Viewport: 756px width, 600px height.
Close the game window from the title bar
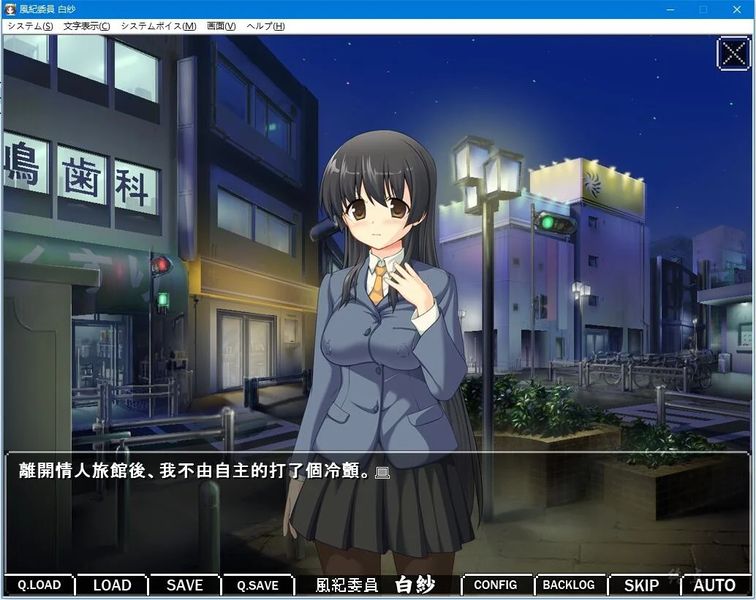tap(738, 9)
